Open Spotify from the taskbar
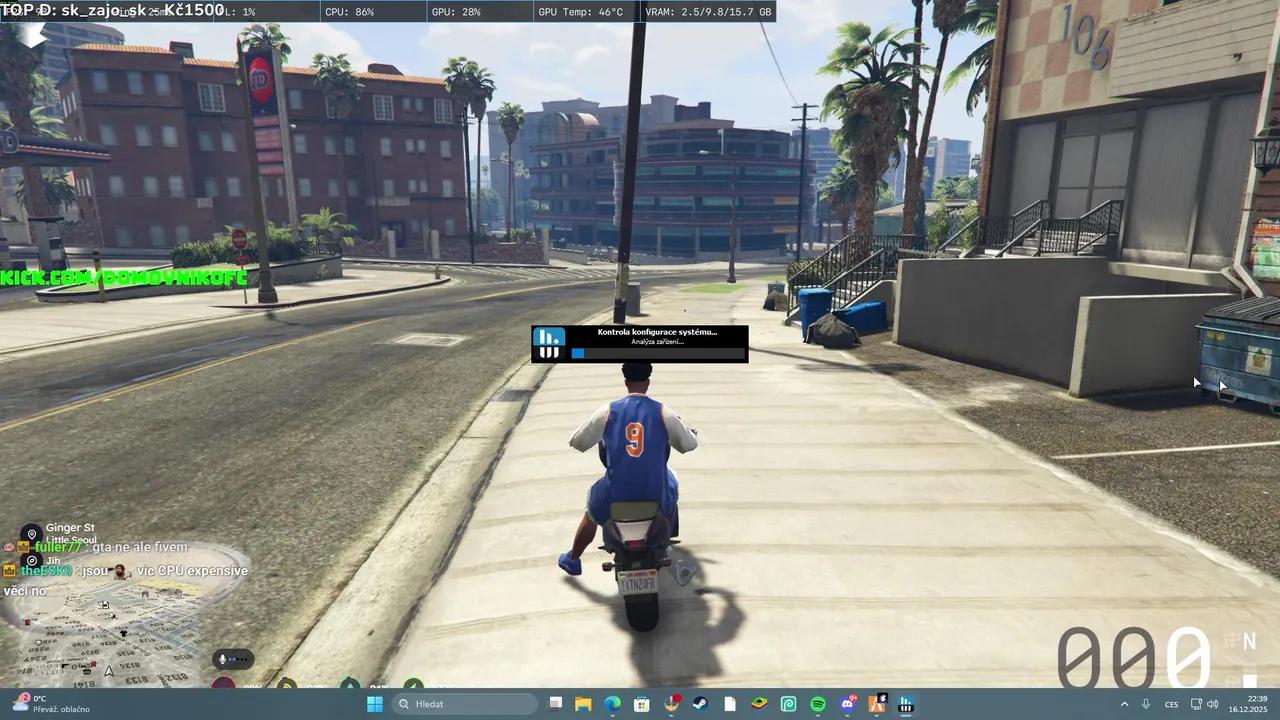The width and height of the screenshot is (1280, 720). (x=818, y=703)
